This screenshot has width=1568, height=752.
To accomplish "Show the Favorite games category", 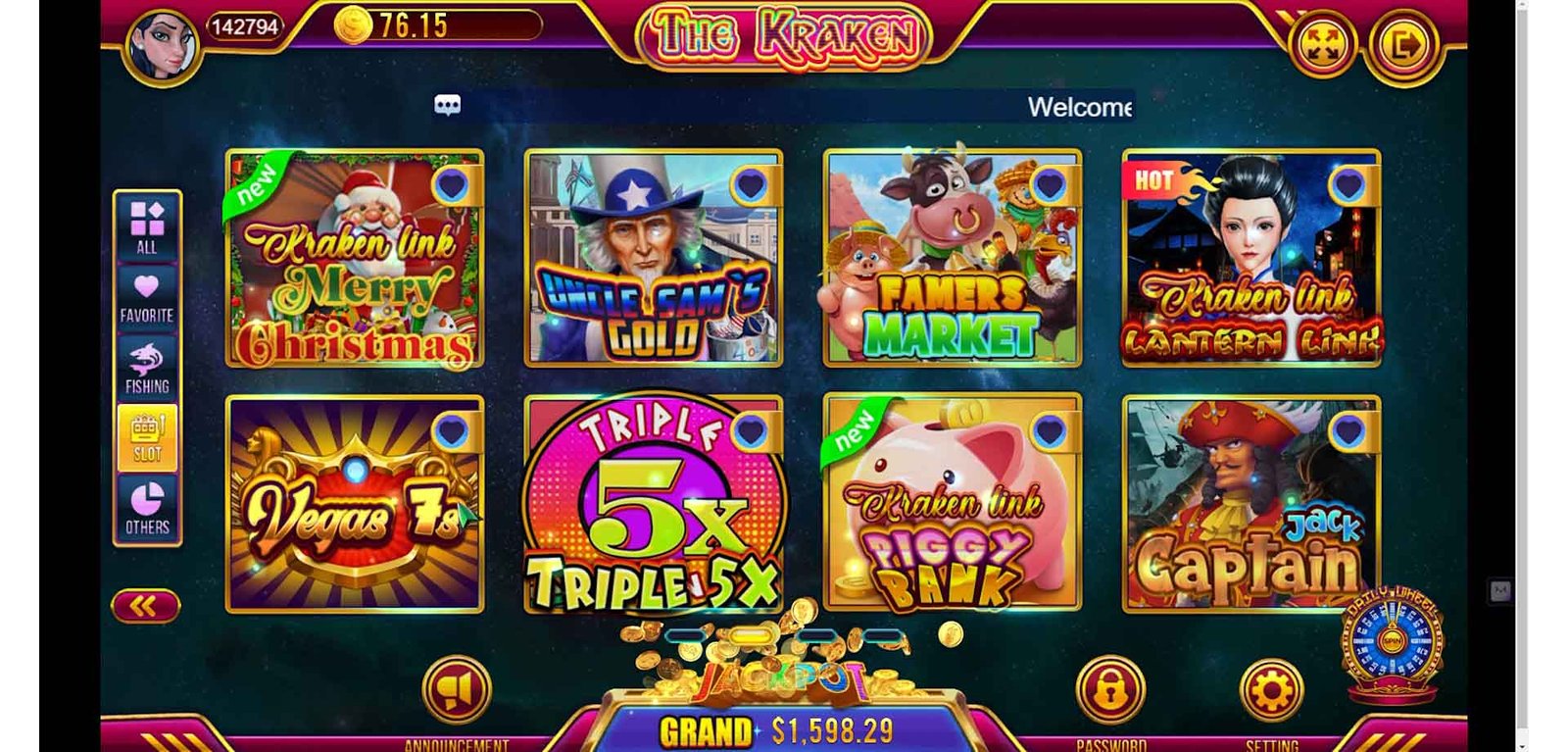I will click(147, 298).
